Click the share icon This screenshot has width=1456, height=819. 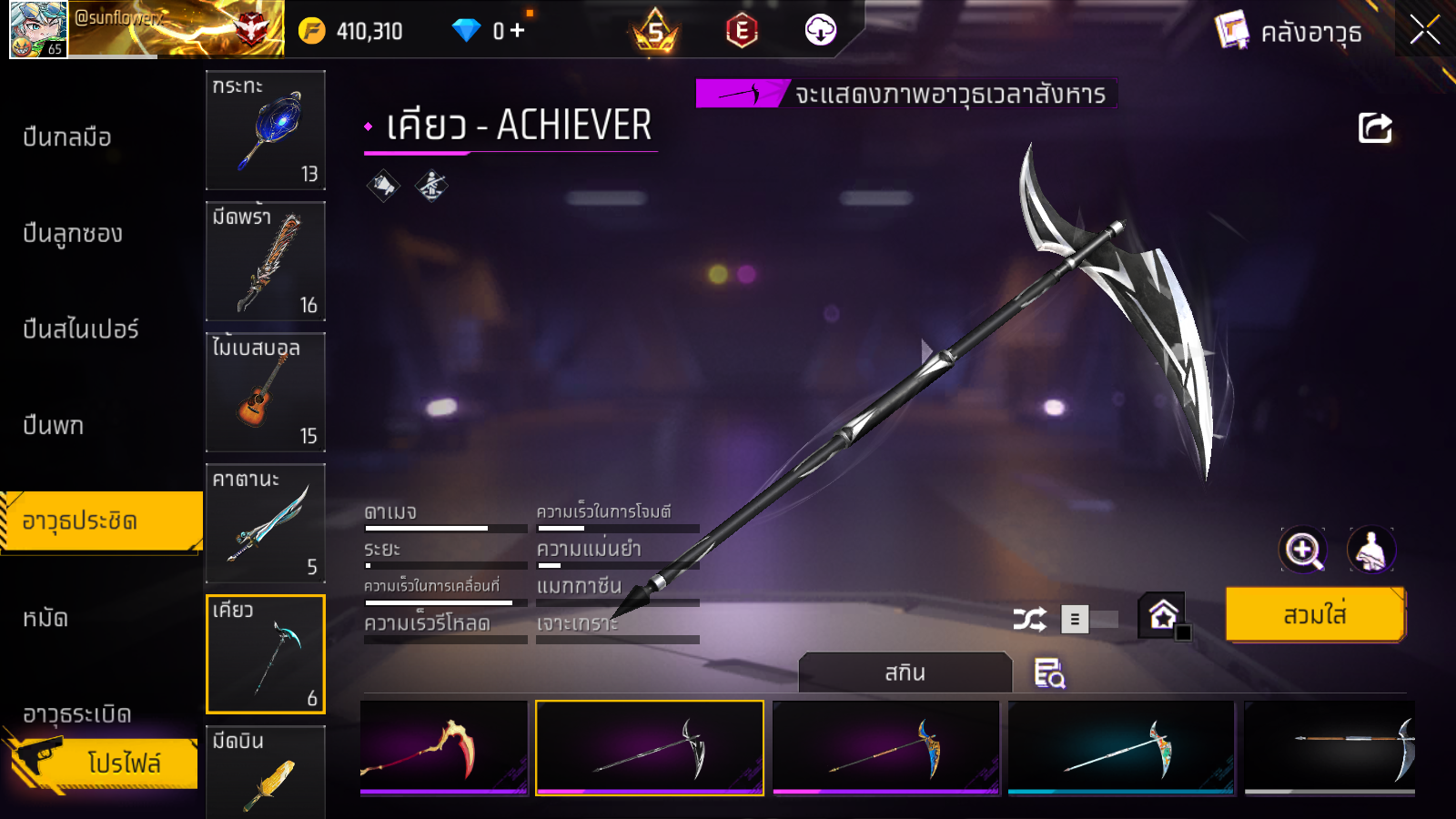[1375, 128]
